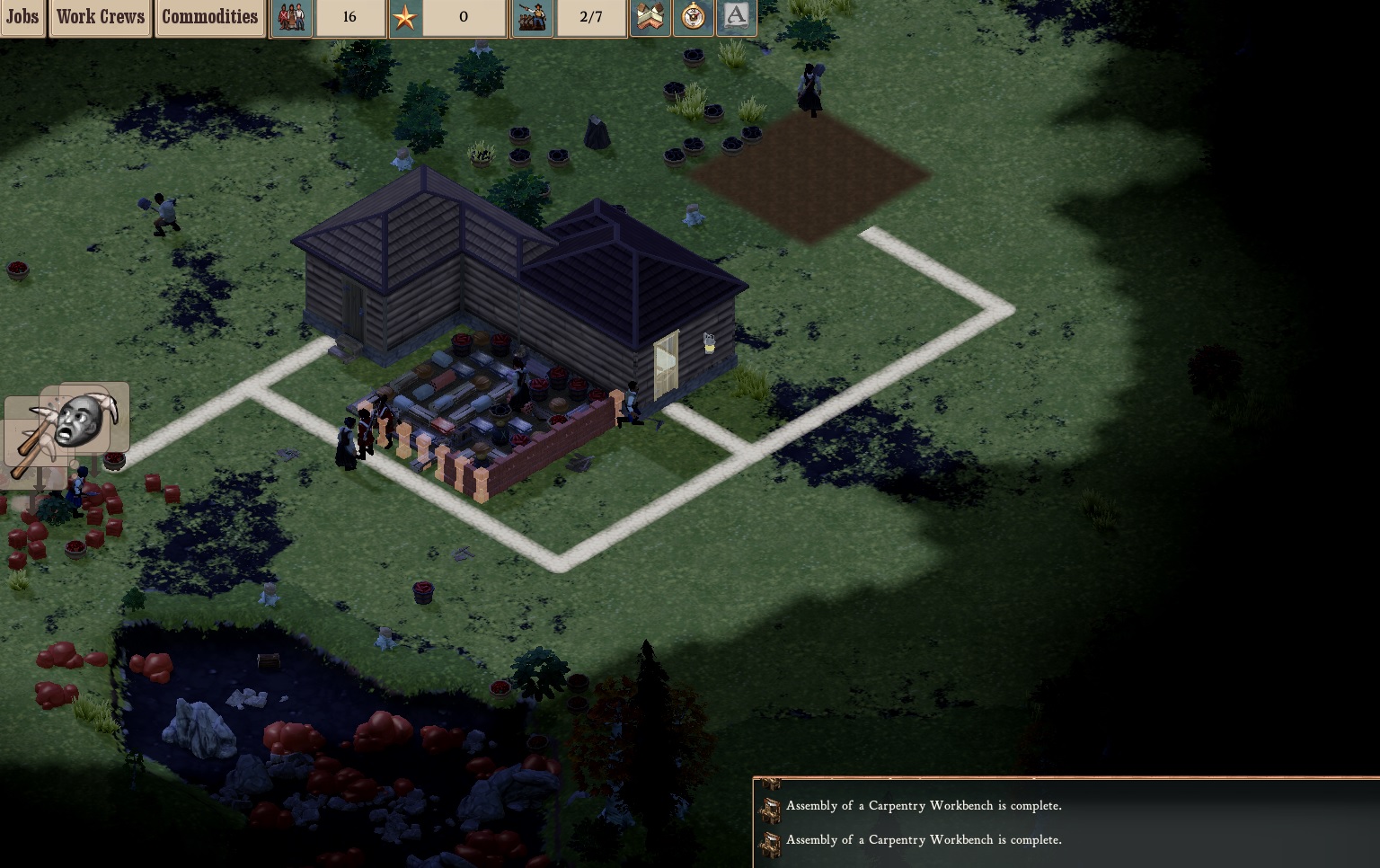Open the pocket watch time icon
1380x868 pixels.
(x=693, y=17)
